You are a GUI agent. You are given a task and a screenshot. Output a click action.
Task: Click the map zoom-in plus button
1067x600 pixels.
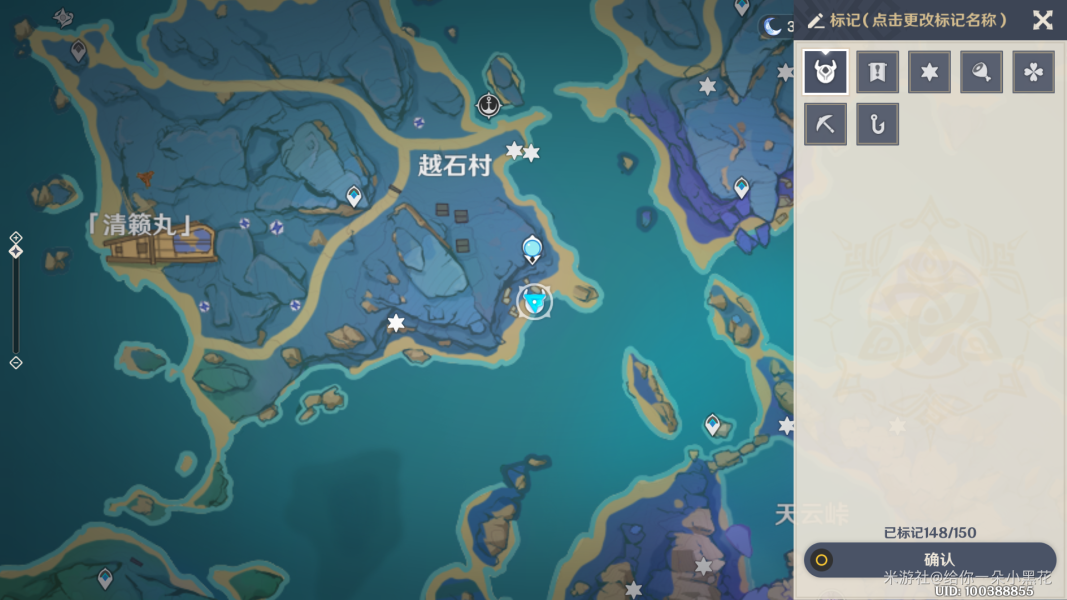(16, 238)
